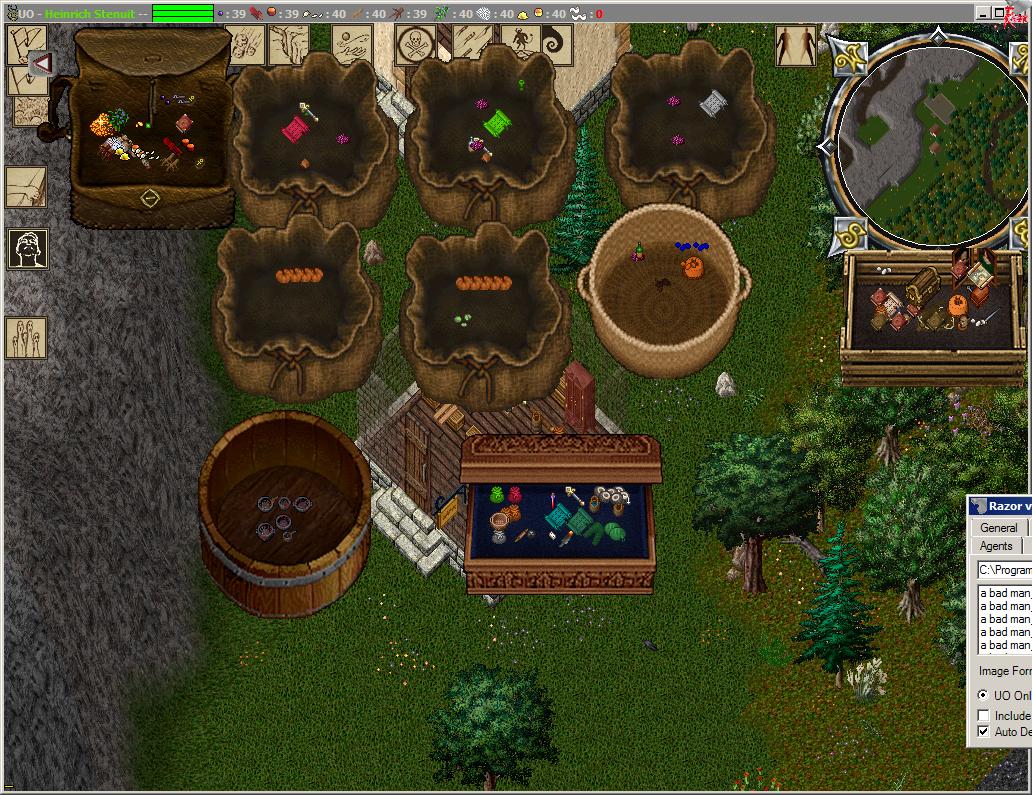Collapse the backpack with the red arrow
The height and width of the screenshot is (795, 1032).
click(x=42, y=64)
